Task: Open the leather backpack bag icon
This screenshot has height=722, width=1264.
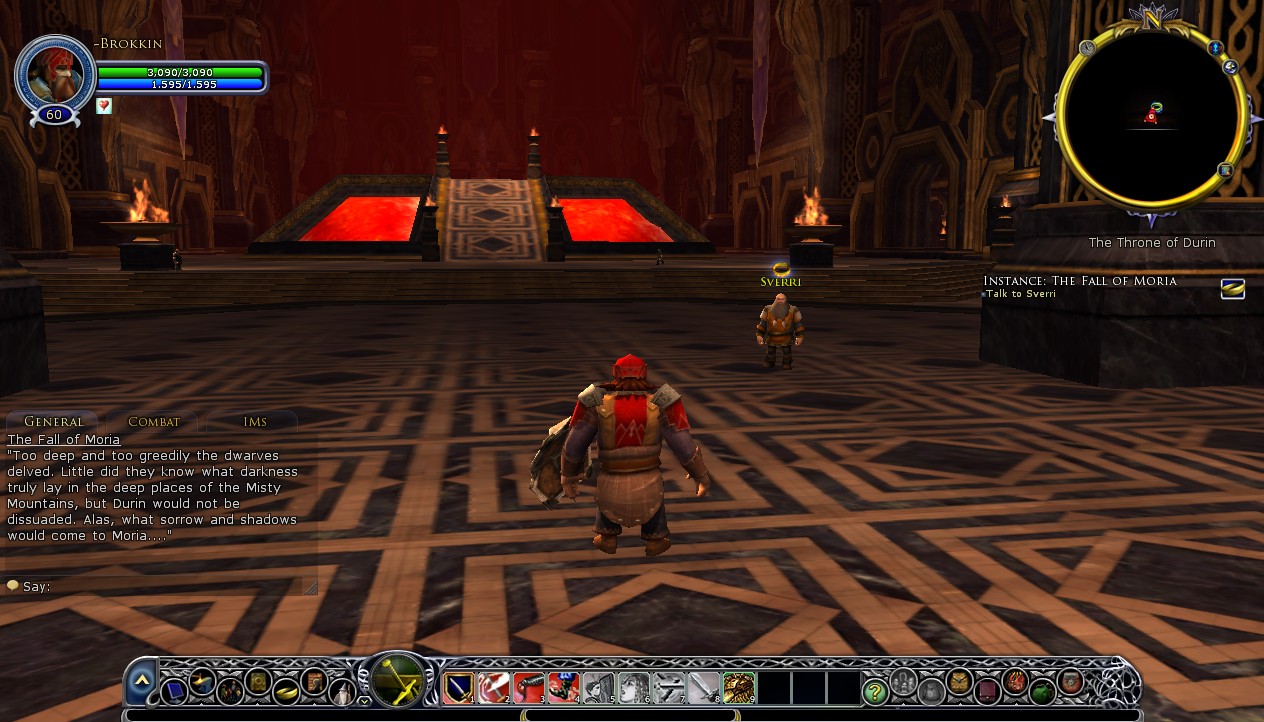Action: click(x=959, y=682)
